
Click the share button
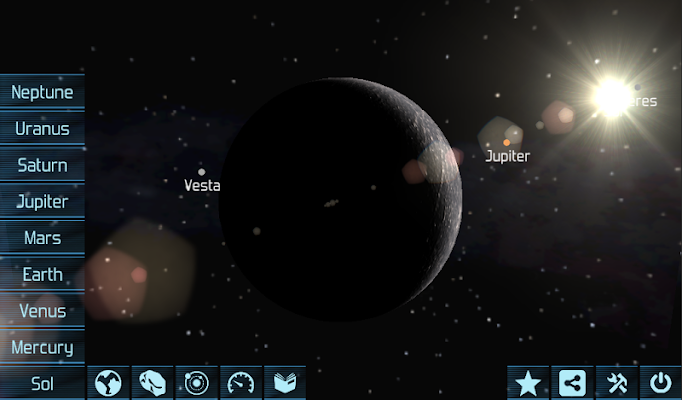click(571, 383)
